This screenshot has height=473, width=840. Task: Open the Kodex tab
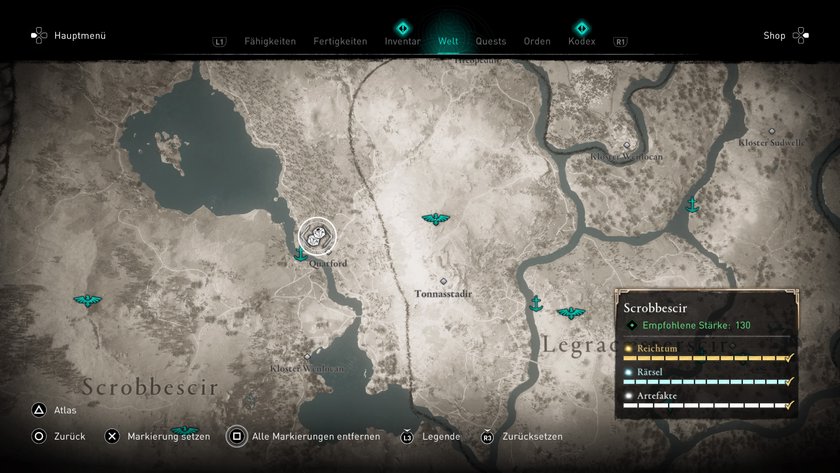point(581,42)
